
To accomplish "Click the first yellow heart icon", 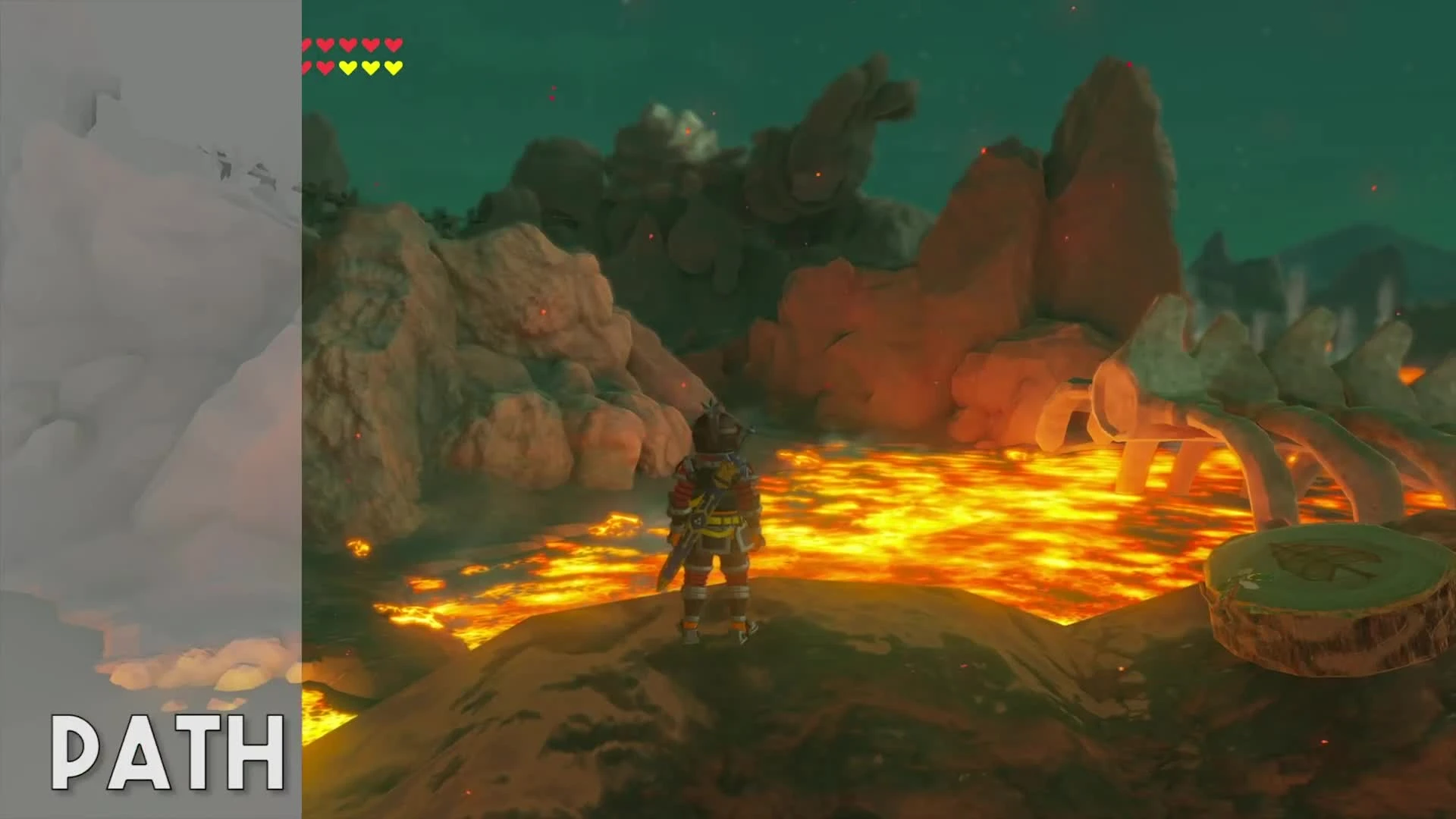I will [x=349, y=67].
